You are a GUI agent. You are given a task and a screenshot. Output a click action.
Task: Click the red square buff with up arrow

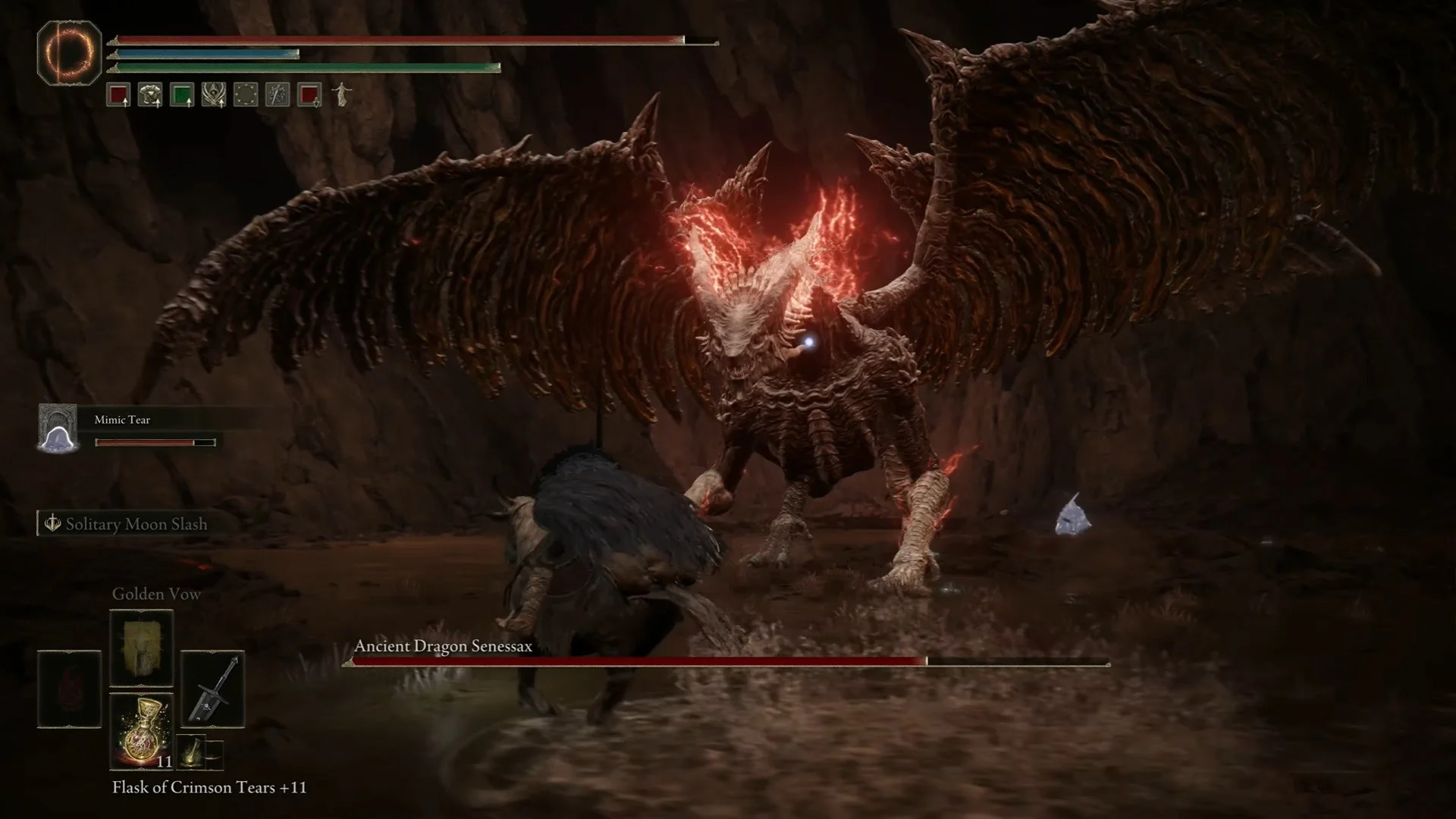tap(118, 96)
